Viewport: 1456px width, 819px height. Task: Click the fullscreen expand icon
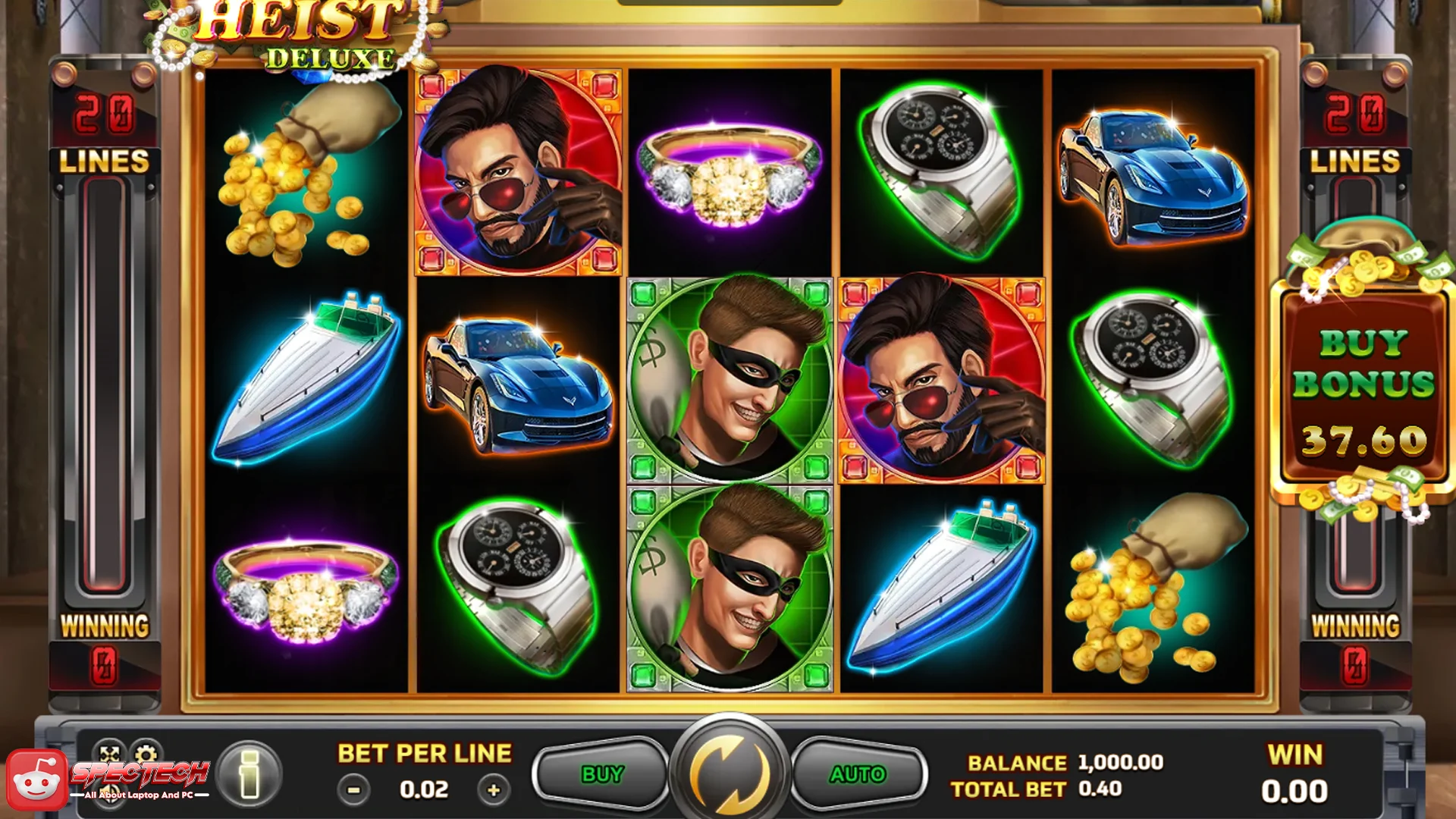click(109, 754)
